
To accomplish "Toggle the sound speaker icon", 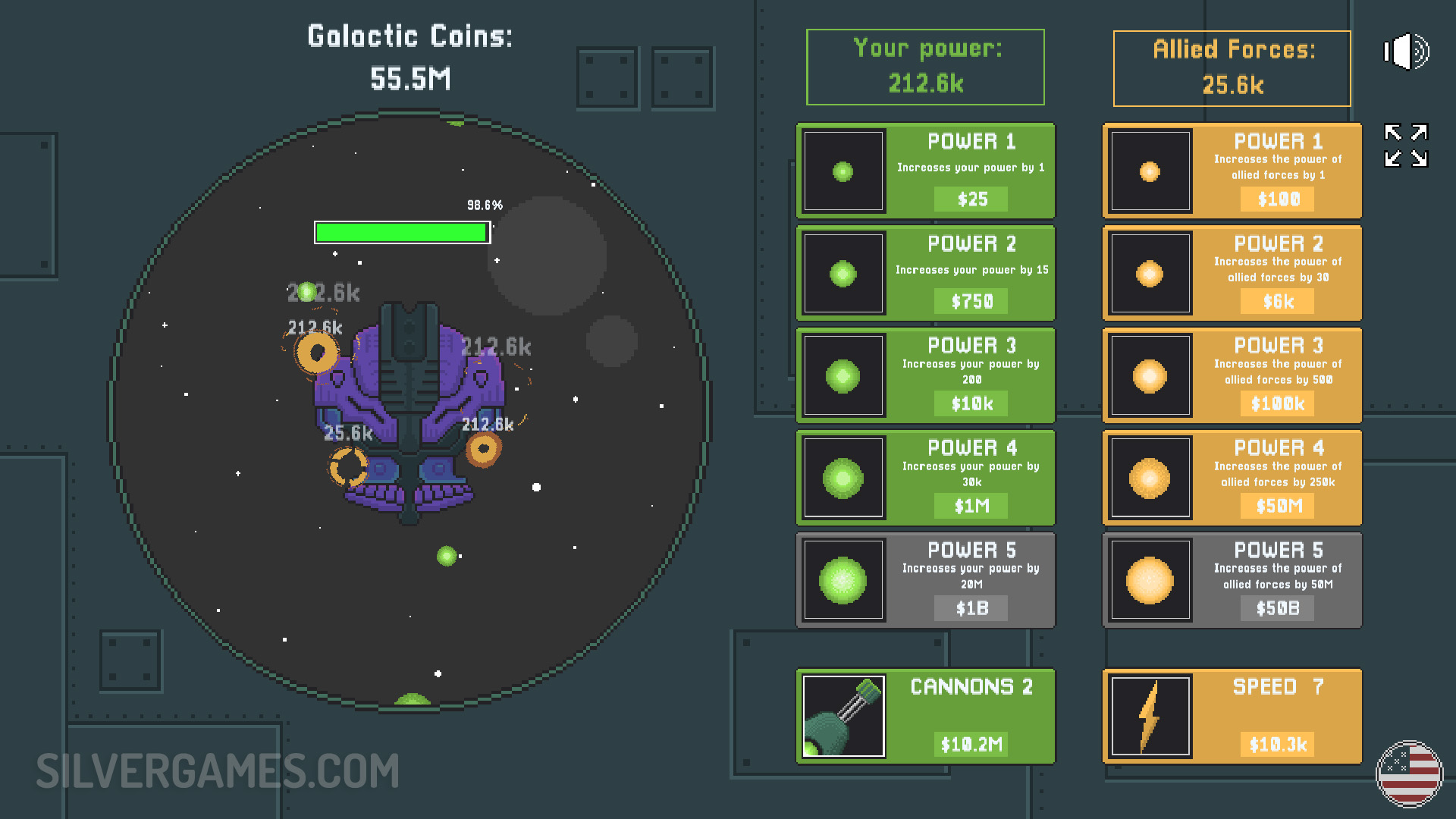I will (x=1406, y=52).
